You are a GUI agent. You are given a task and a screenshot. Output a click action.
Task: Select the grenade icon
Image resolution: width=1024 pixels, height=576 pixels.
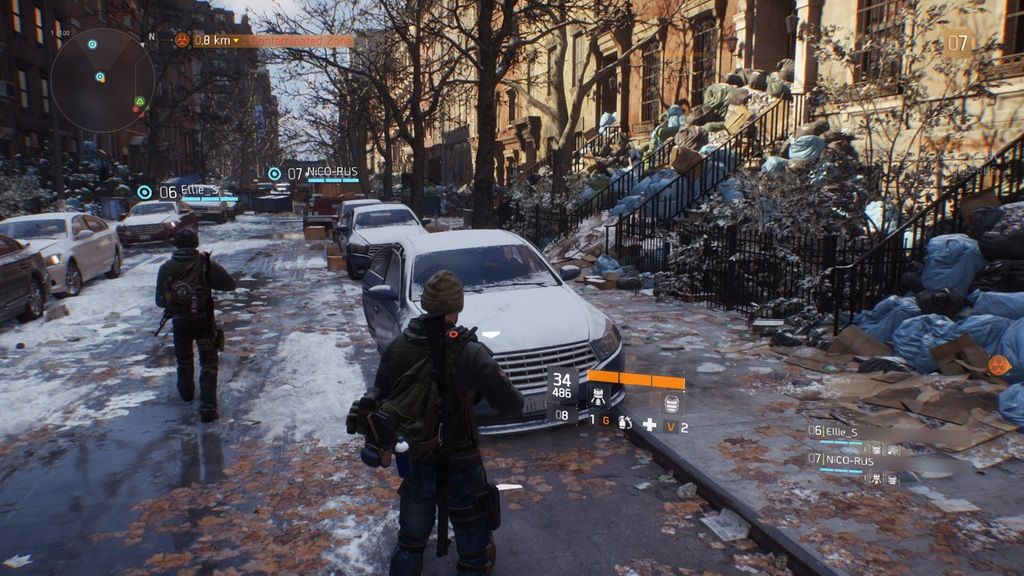[x=625, y=424]
